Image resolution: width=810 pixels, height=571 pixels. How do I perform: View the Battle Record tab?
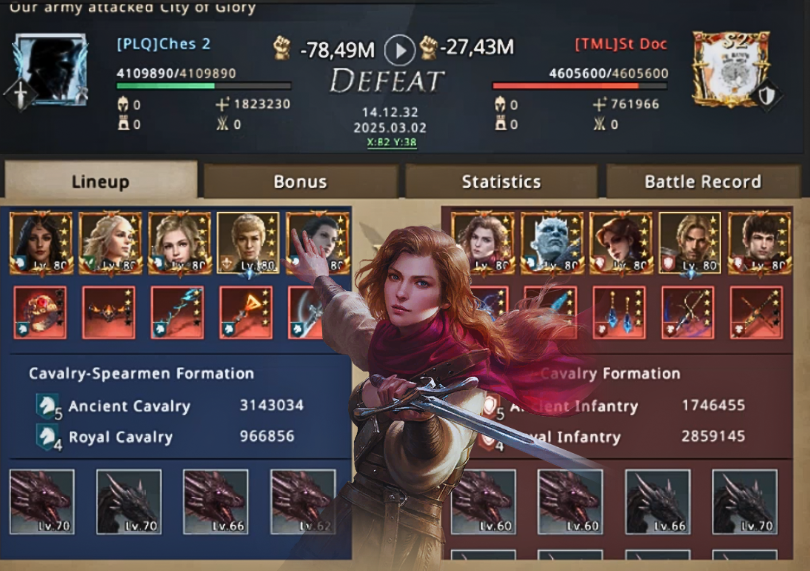point(702,181)
